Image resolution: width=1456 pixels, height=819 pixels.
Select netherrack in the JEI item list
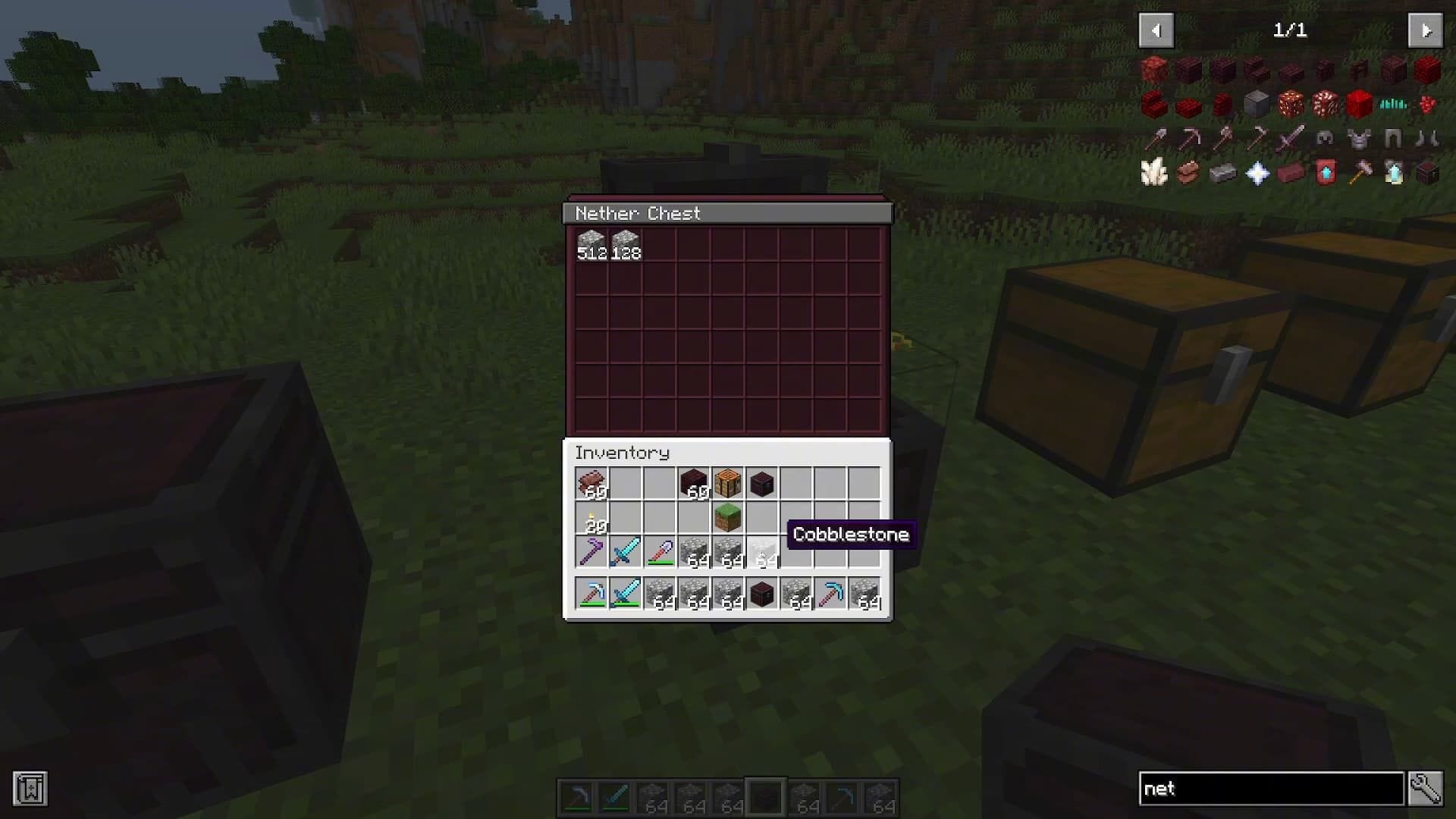(x=1155, y=71)
